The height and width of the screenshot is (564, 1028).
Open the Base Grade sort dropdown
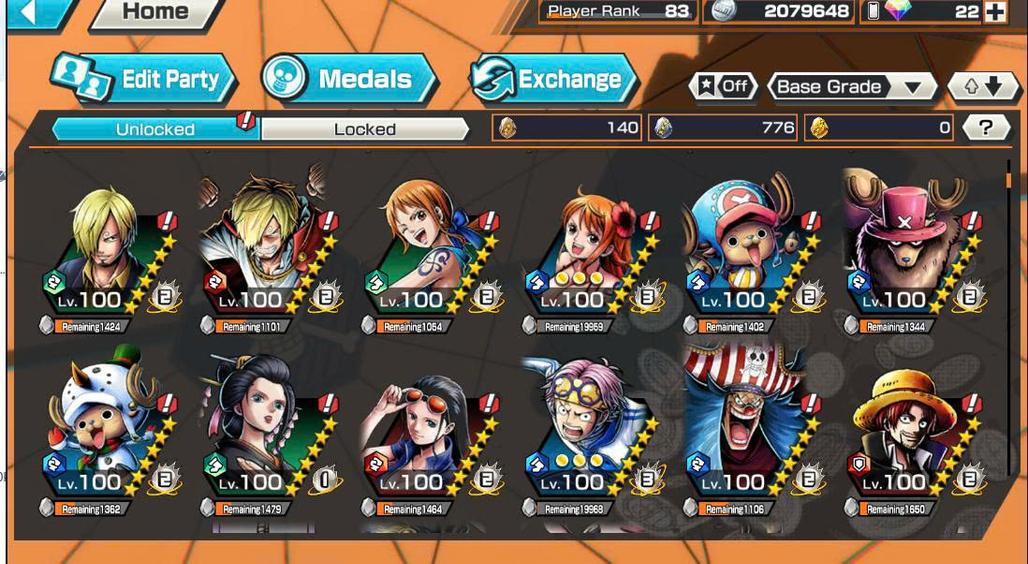point(850,87)
